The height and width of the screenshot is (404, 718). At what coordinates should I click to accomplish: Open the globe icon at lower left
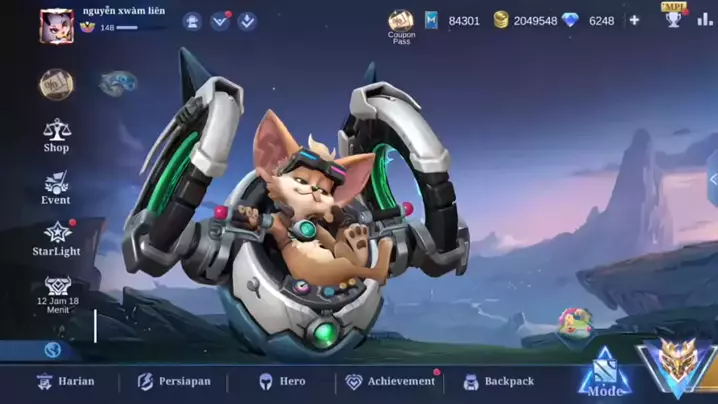coord(53,350)
